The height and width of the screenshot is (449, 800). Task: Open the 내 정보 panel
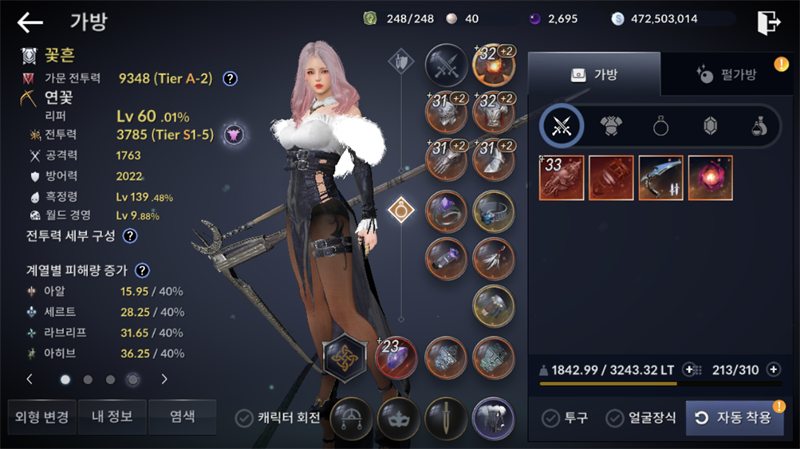tap(112, 416)
